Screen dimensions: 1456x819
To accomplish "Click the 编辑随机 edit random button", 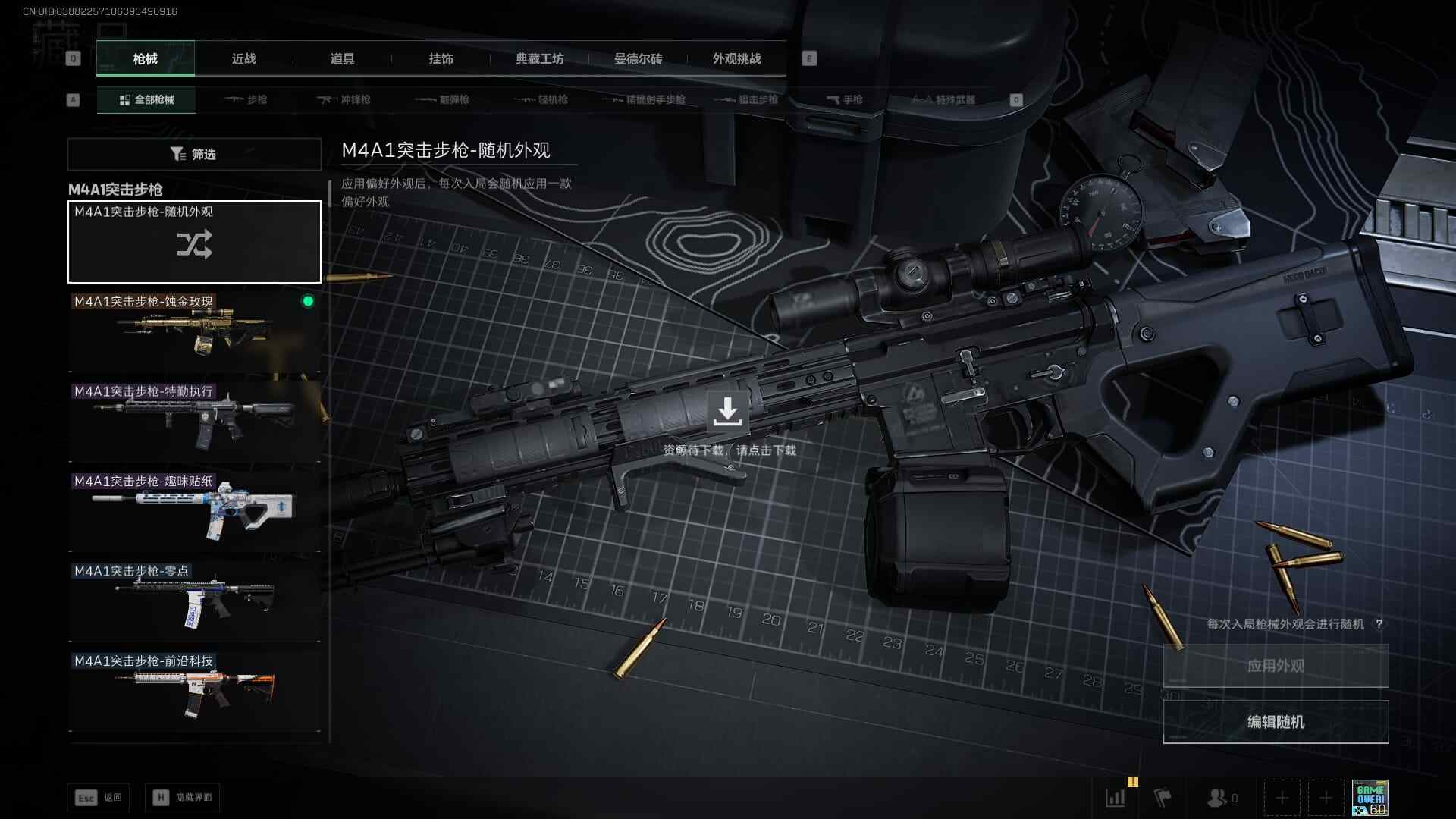I will coord(1276,722).
